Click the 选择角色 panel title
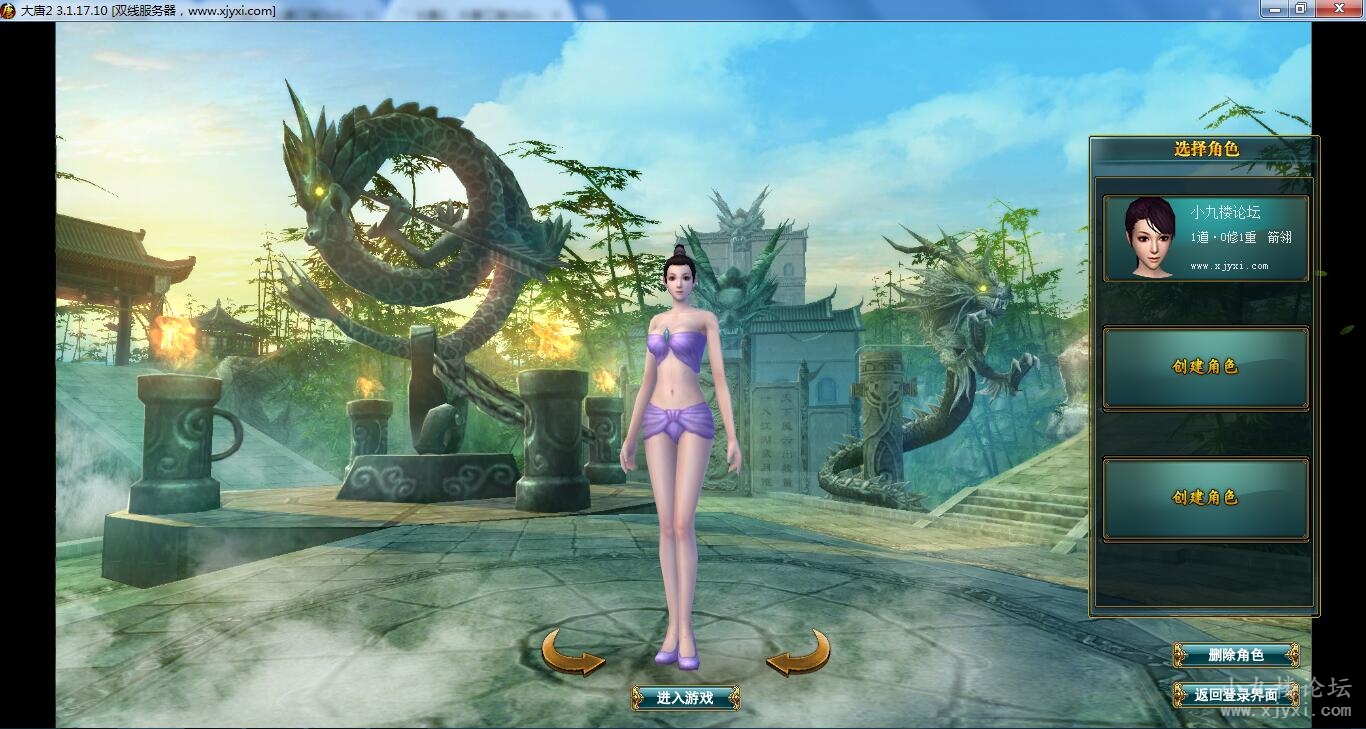Image resolution: width=1366 pixels, height=729 pixels. [1205, 148]
